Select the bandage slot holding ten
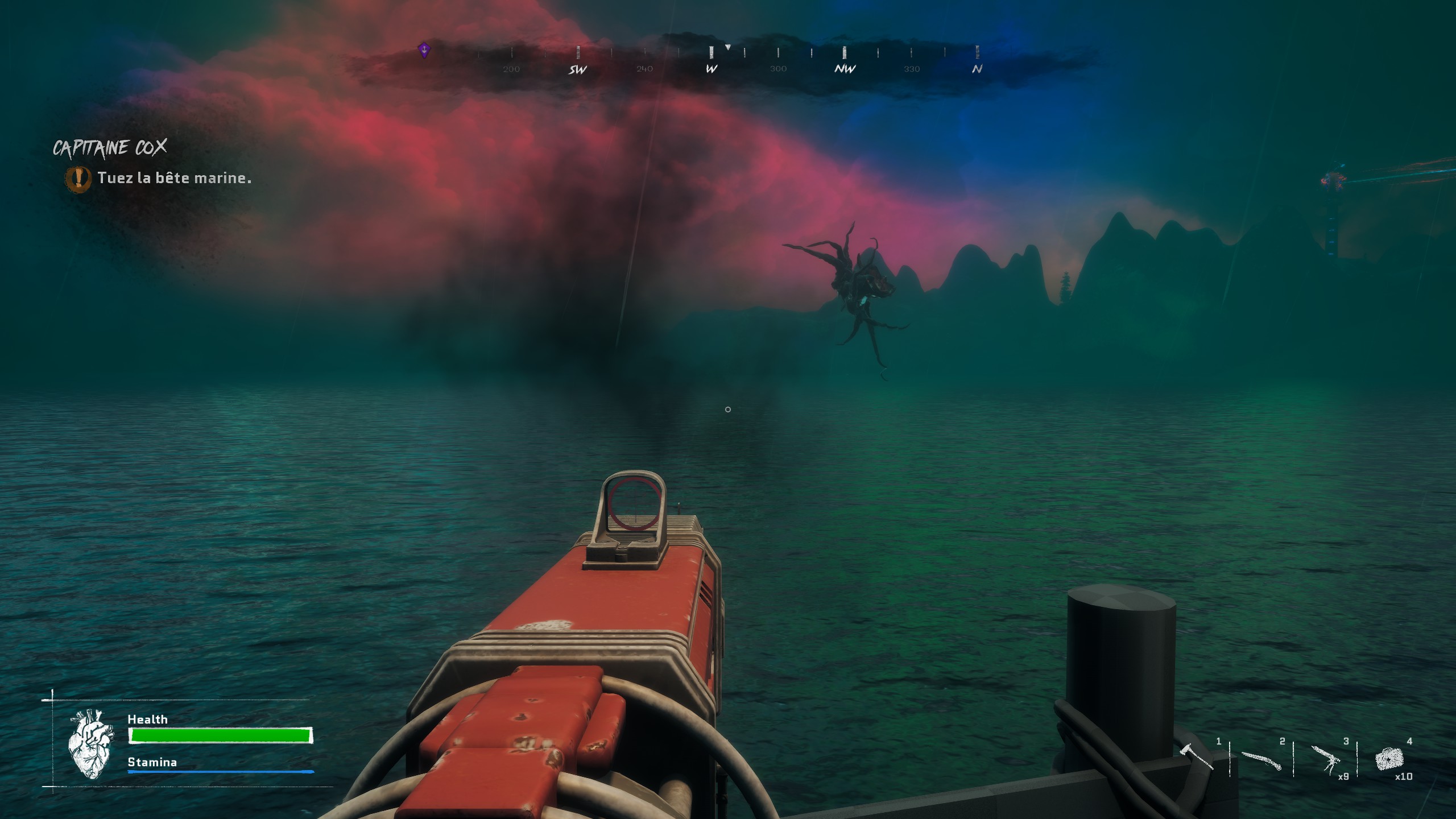 pyautogui.click(x=1389, y=759)
